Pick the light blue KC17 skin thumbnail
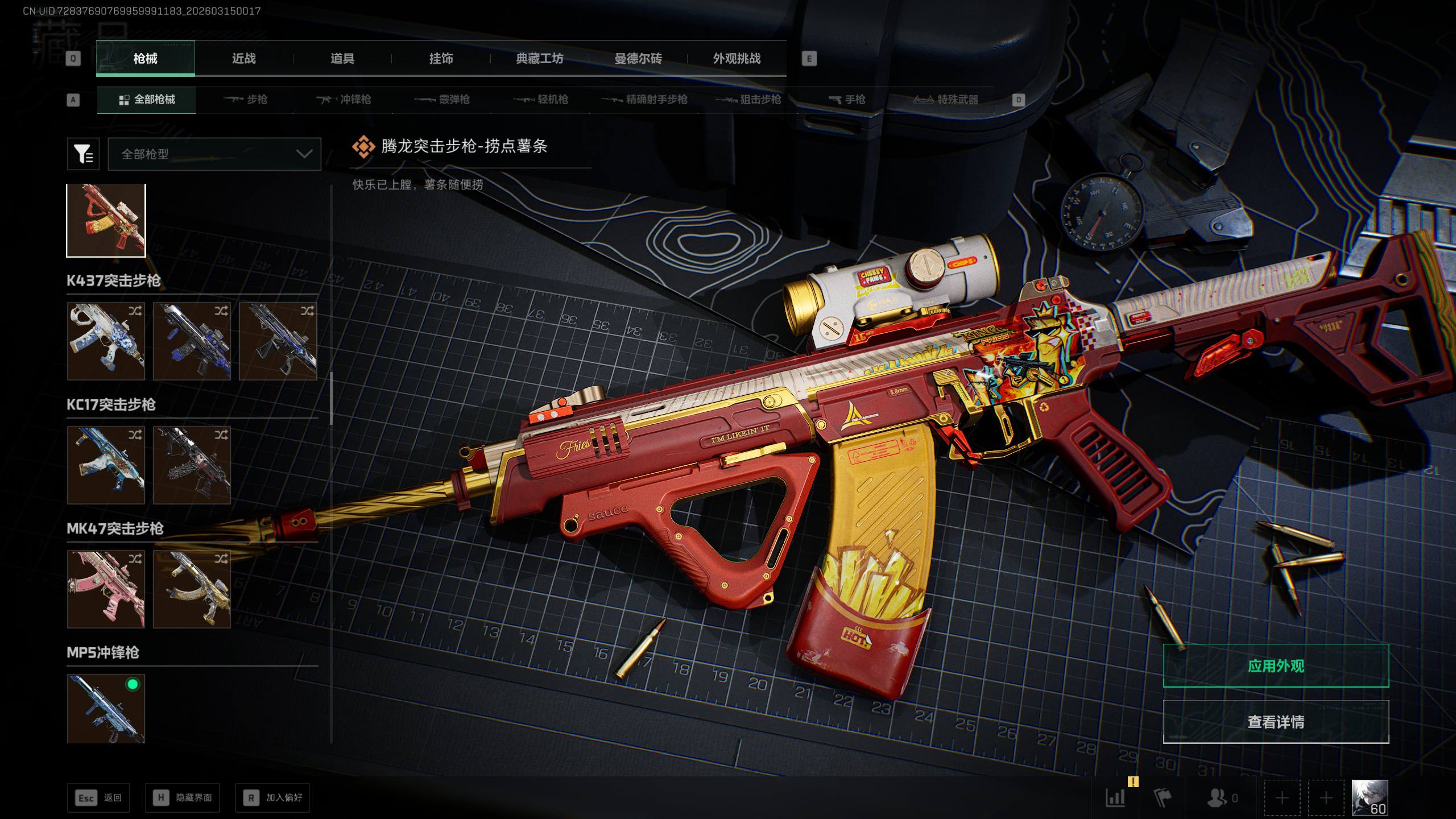1456x819 pixels. click(106, 465)
